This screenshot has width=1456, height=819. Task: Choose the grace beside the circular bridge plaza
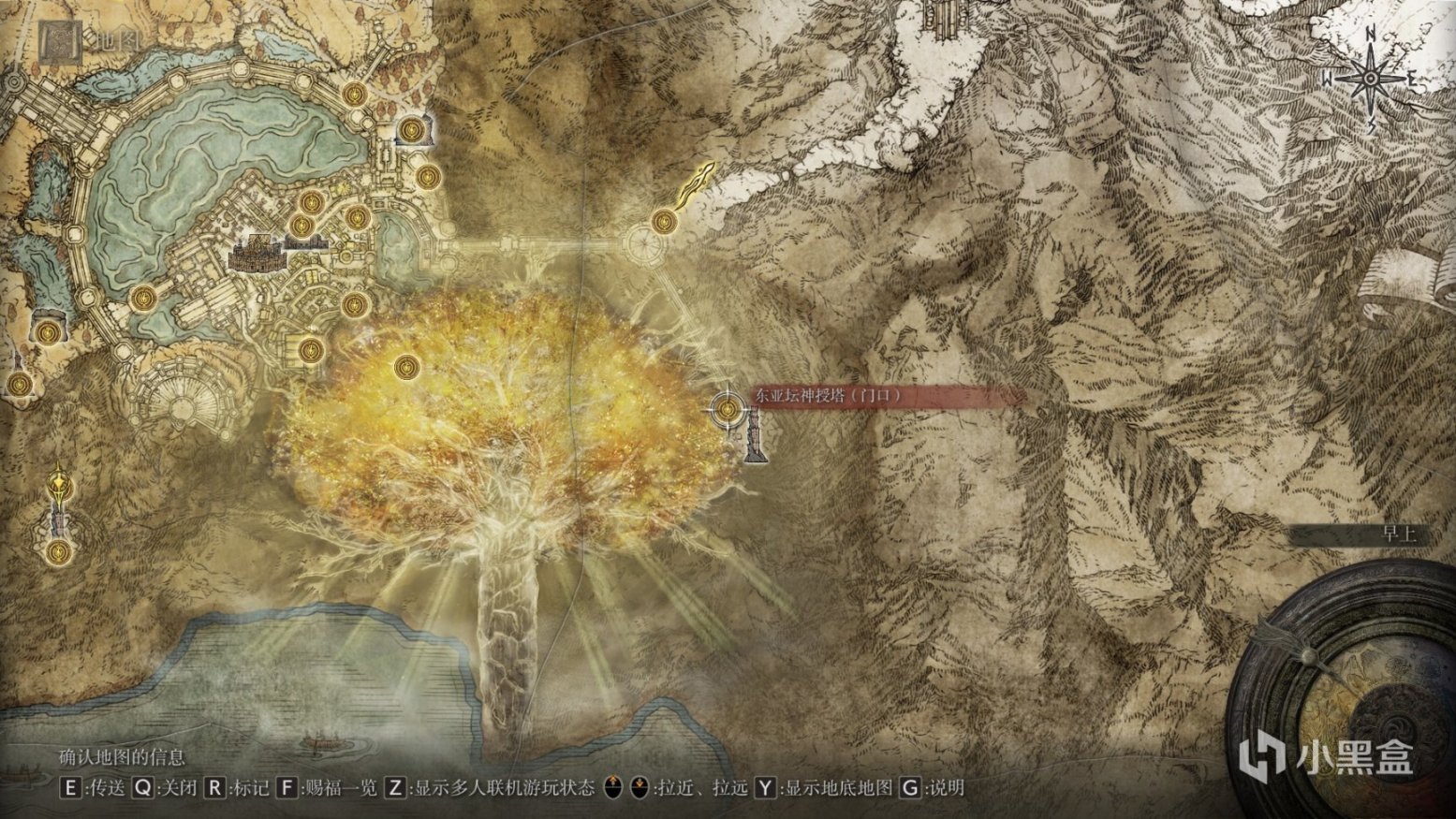[x=664, y=222]
